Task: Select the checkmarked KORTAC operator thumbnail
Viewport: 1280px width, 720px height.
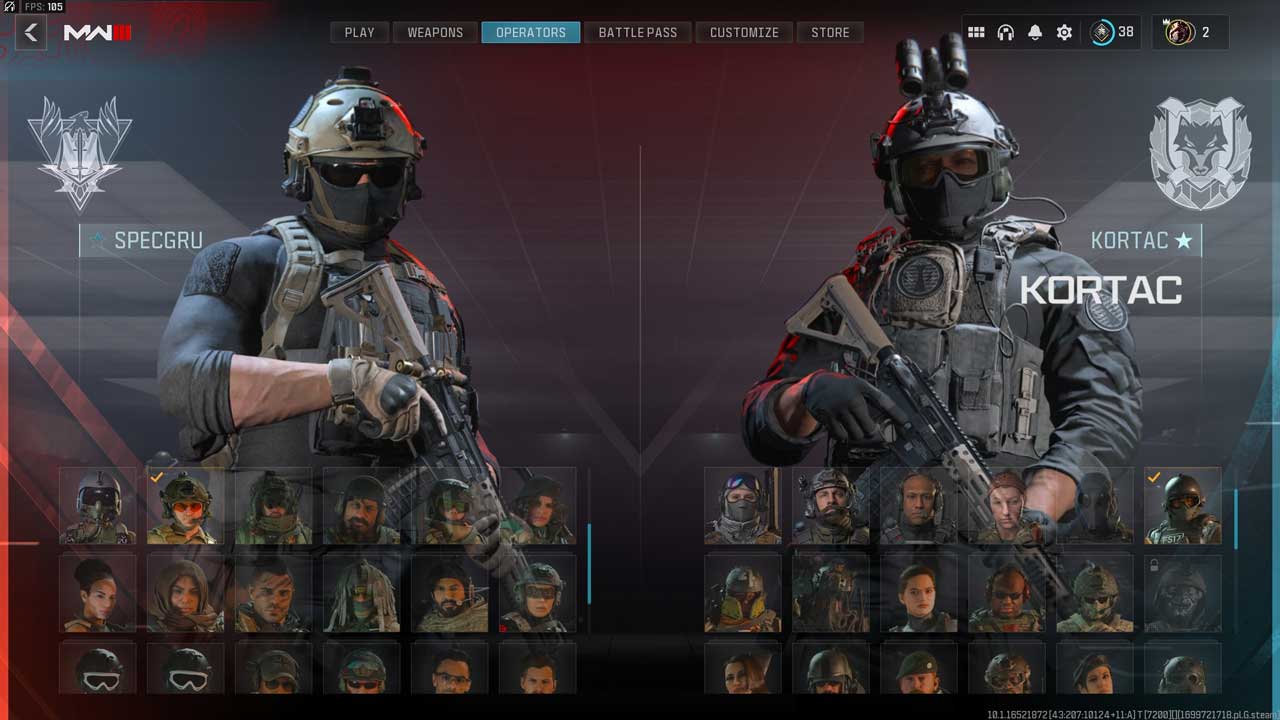Action: click(1183, 506)
